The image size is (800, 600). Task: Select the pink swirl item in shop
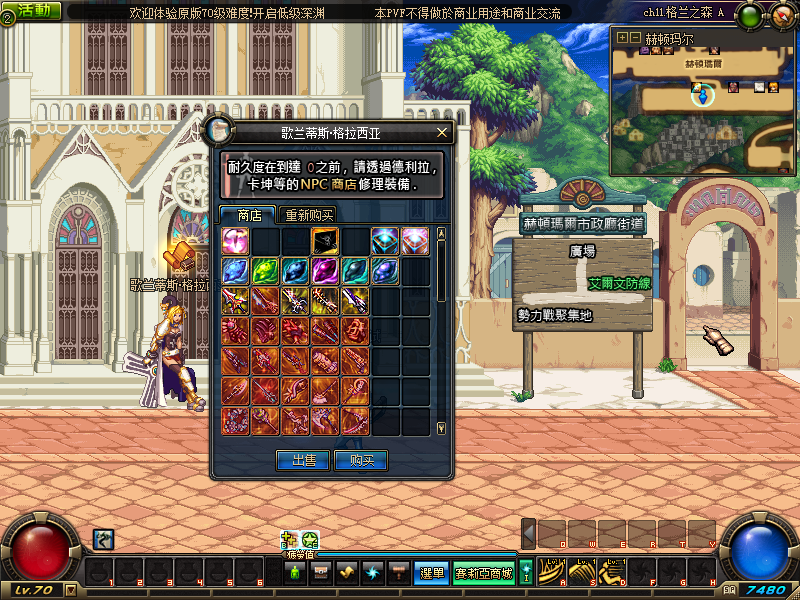tap(235, 241)
